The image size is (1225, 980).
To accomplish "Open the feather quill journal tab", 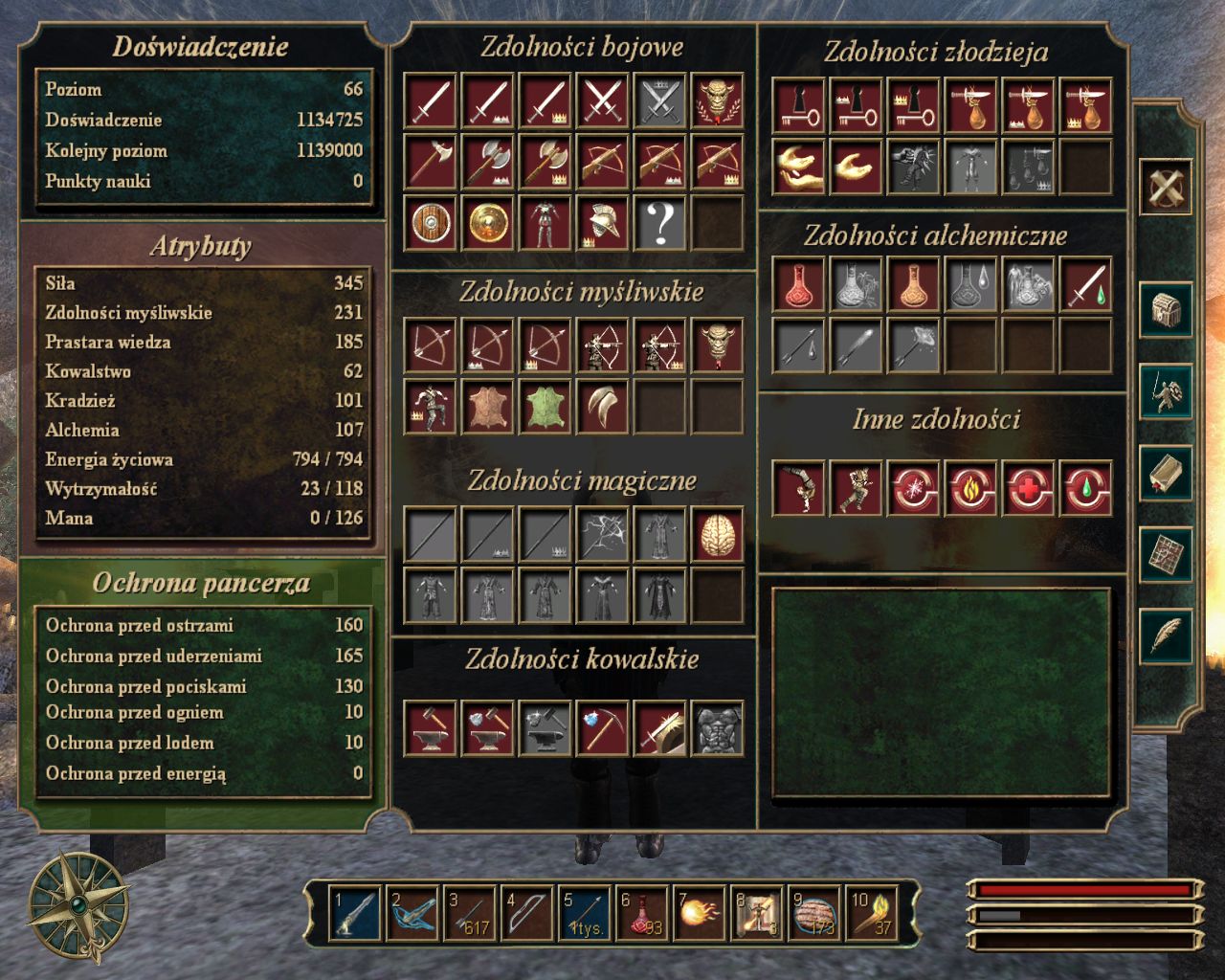I will point(1165,635).
